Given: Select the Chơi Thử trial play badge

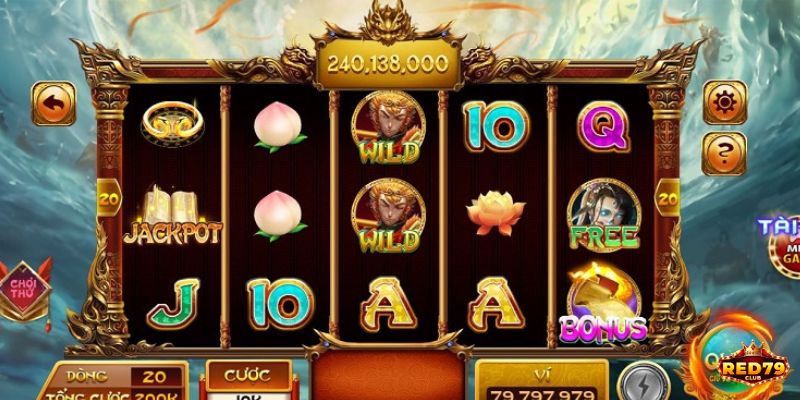Looking at the screenshot, I should (x=27, y=287).
